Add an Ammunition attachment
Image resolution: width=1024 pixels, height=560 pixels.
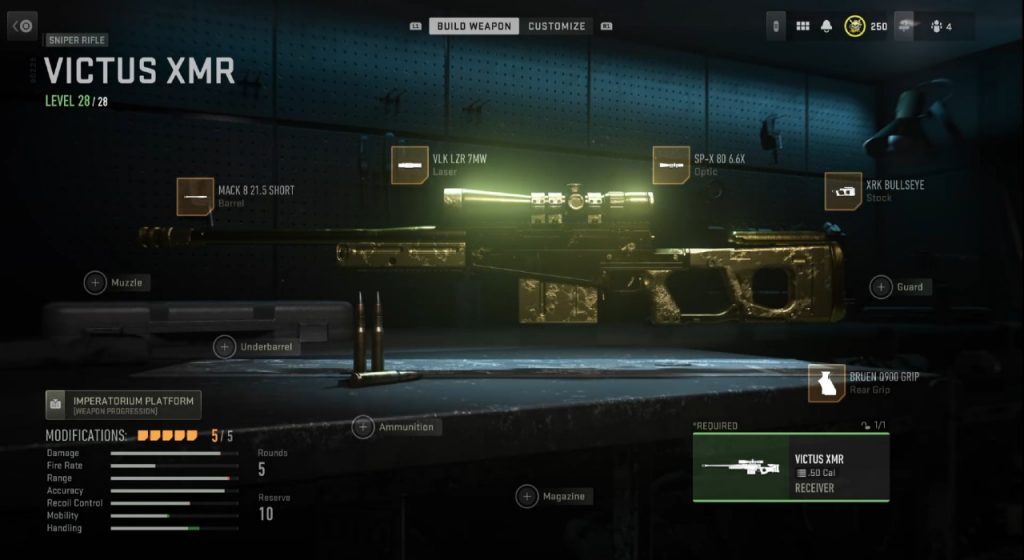pyautogui.click(x=363, y=427)
